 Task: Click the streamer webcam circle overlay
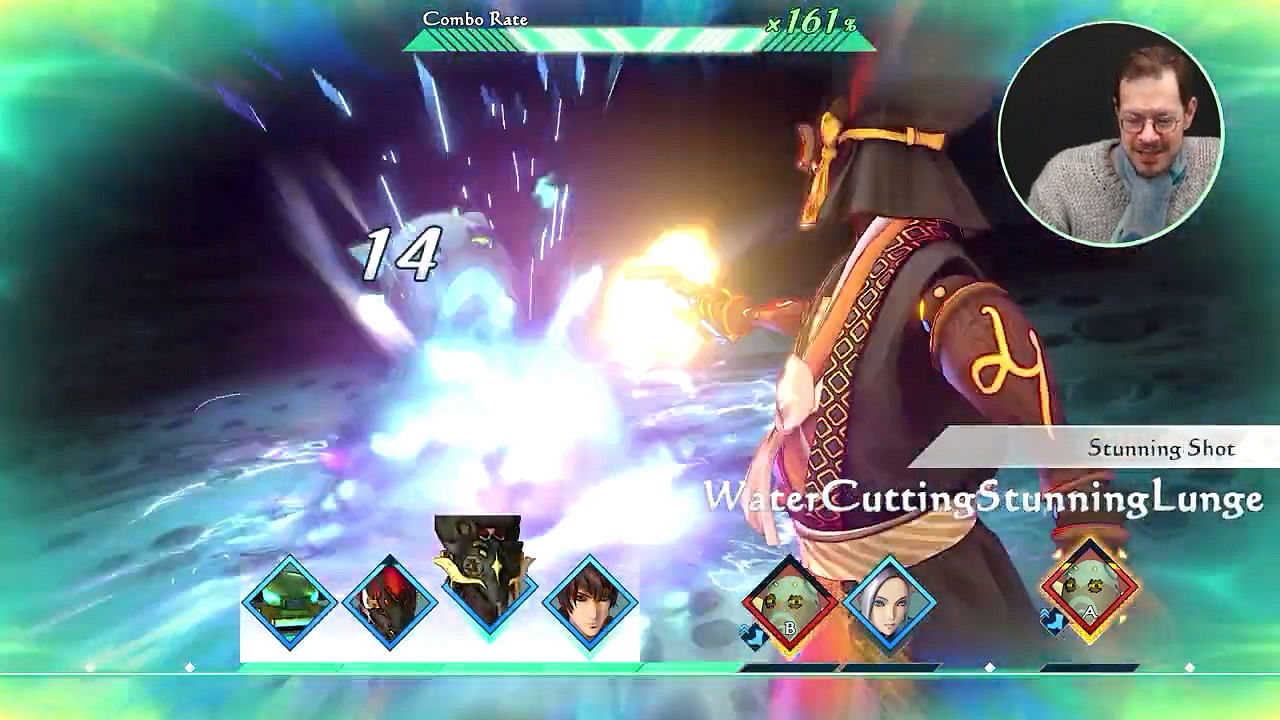[1113, 122]
